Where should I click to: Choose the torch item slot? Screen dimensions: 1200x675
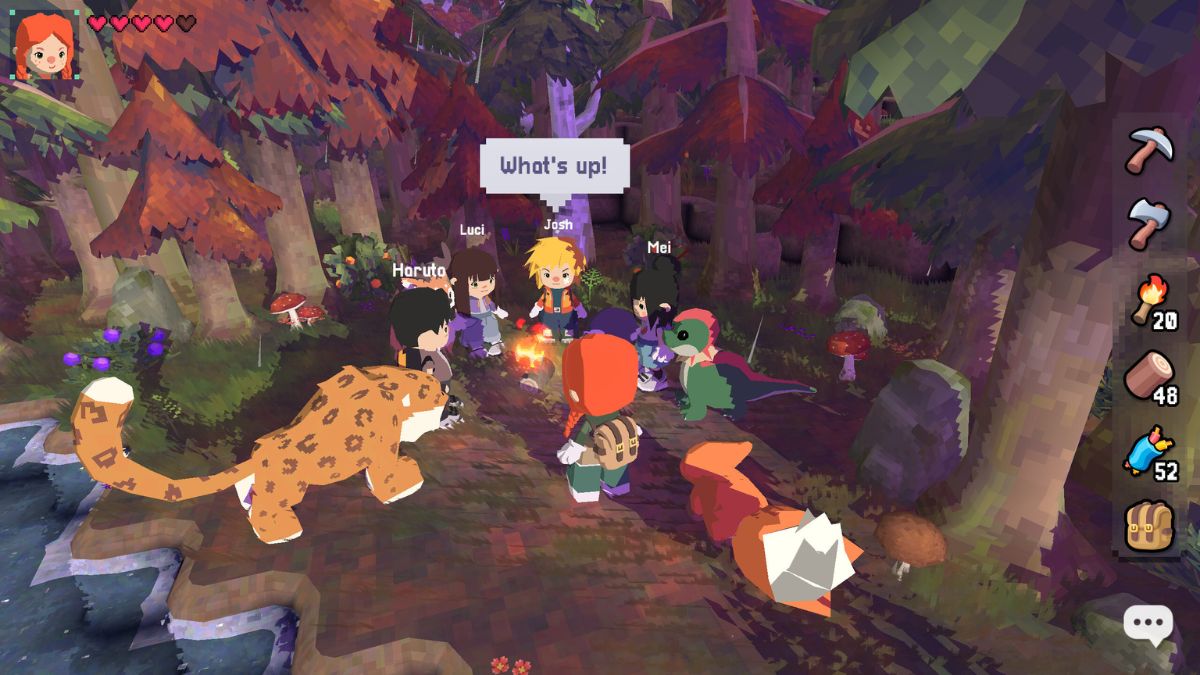1150,299
